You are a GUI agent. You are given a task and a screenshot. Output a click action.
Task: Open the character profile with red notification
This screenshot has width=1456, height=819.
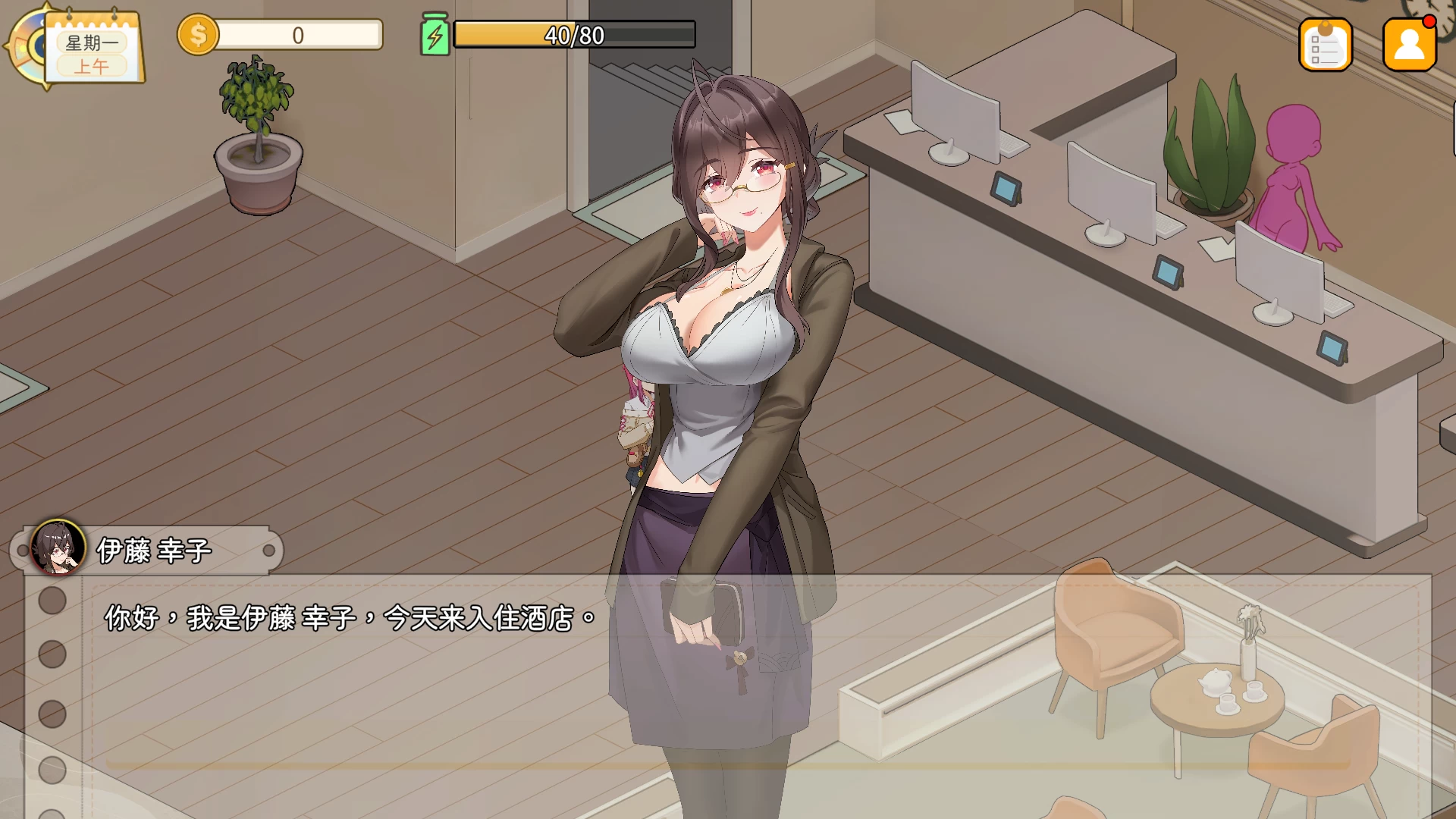coord(1409,45)
